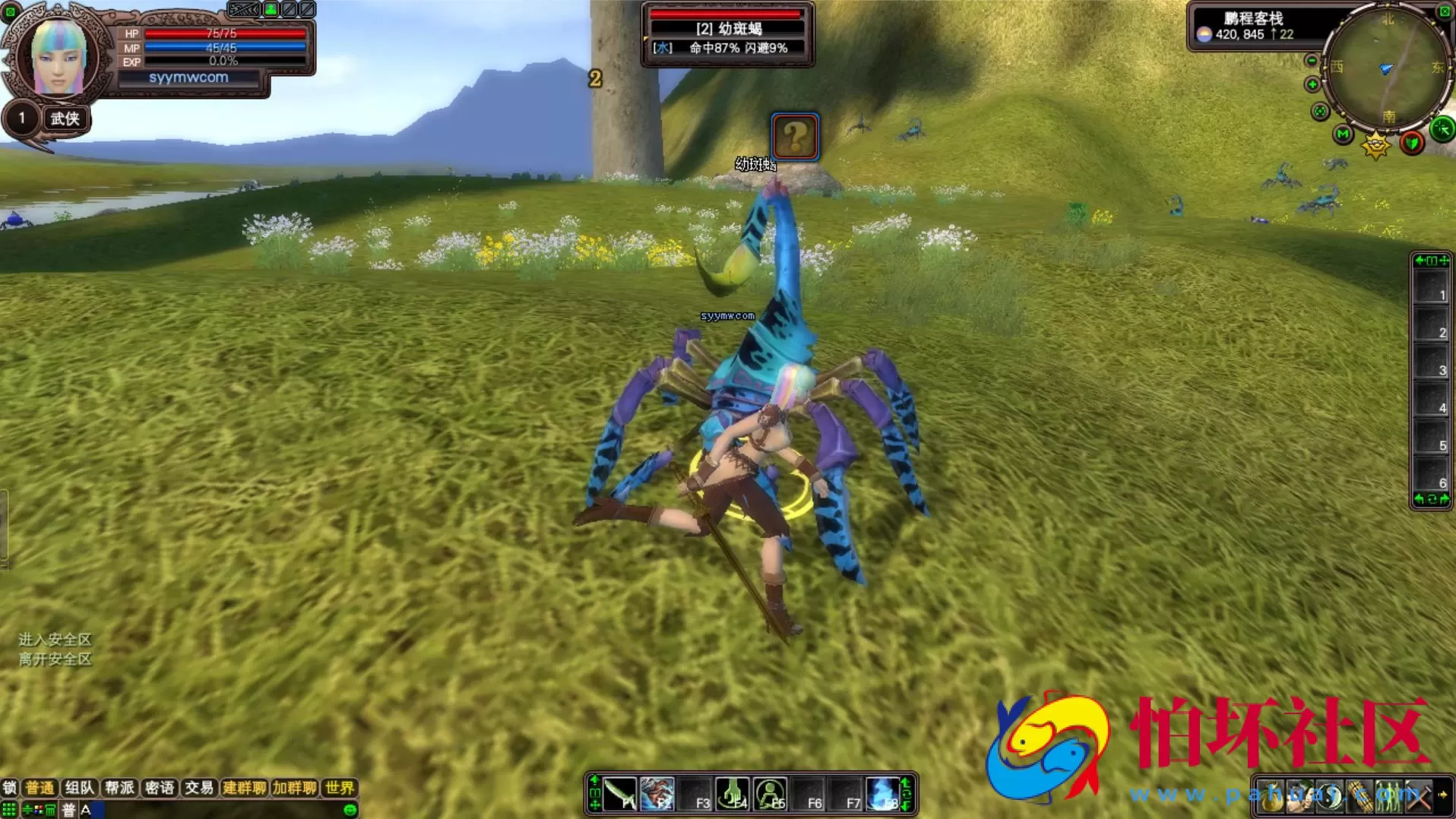
Task: Activate the sword attack skill in F1
Action: [620, 794]
